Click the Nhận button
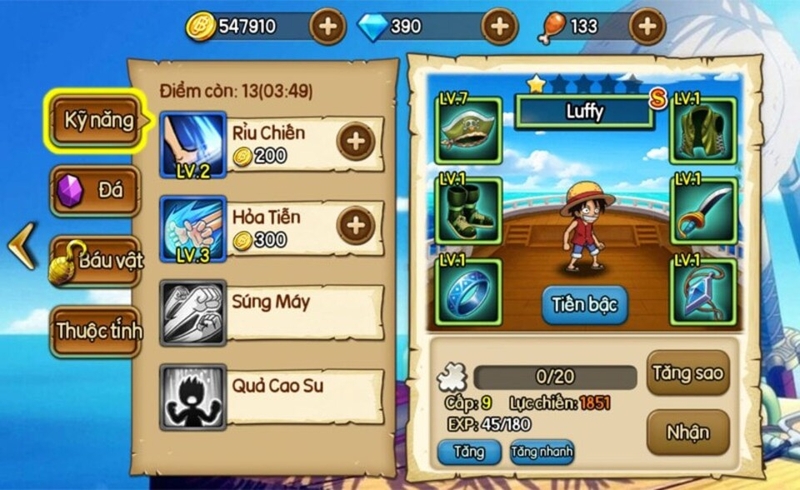This screenshot has width=800, height=490. [x=688, y=432]
